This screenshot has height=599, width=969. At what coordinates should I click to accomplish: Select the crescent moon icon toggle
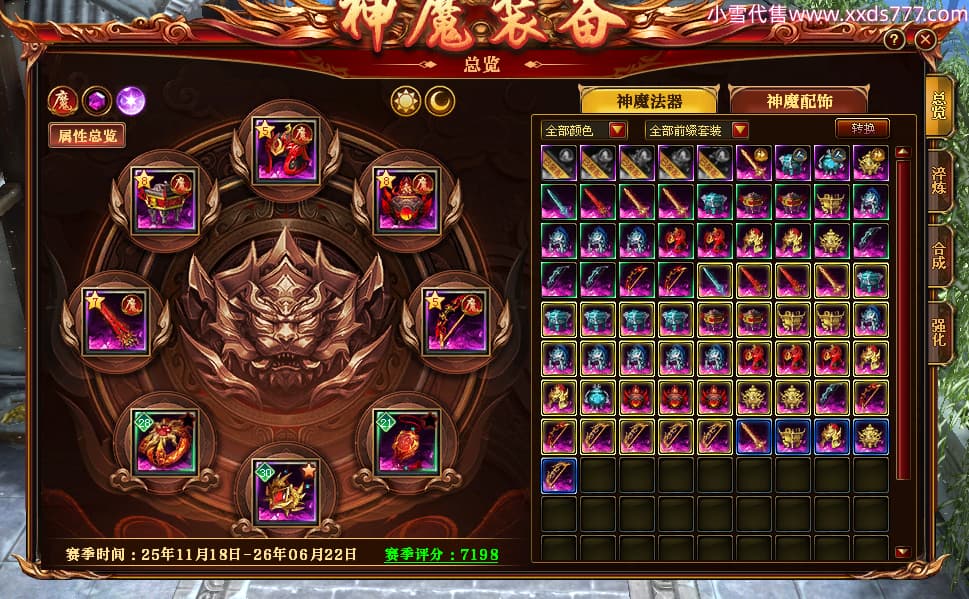point(440,100)
